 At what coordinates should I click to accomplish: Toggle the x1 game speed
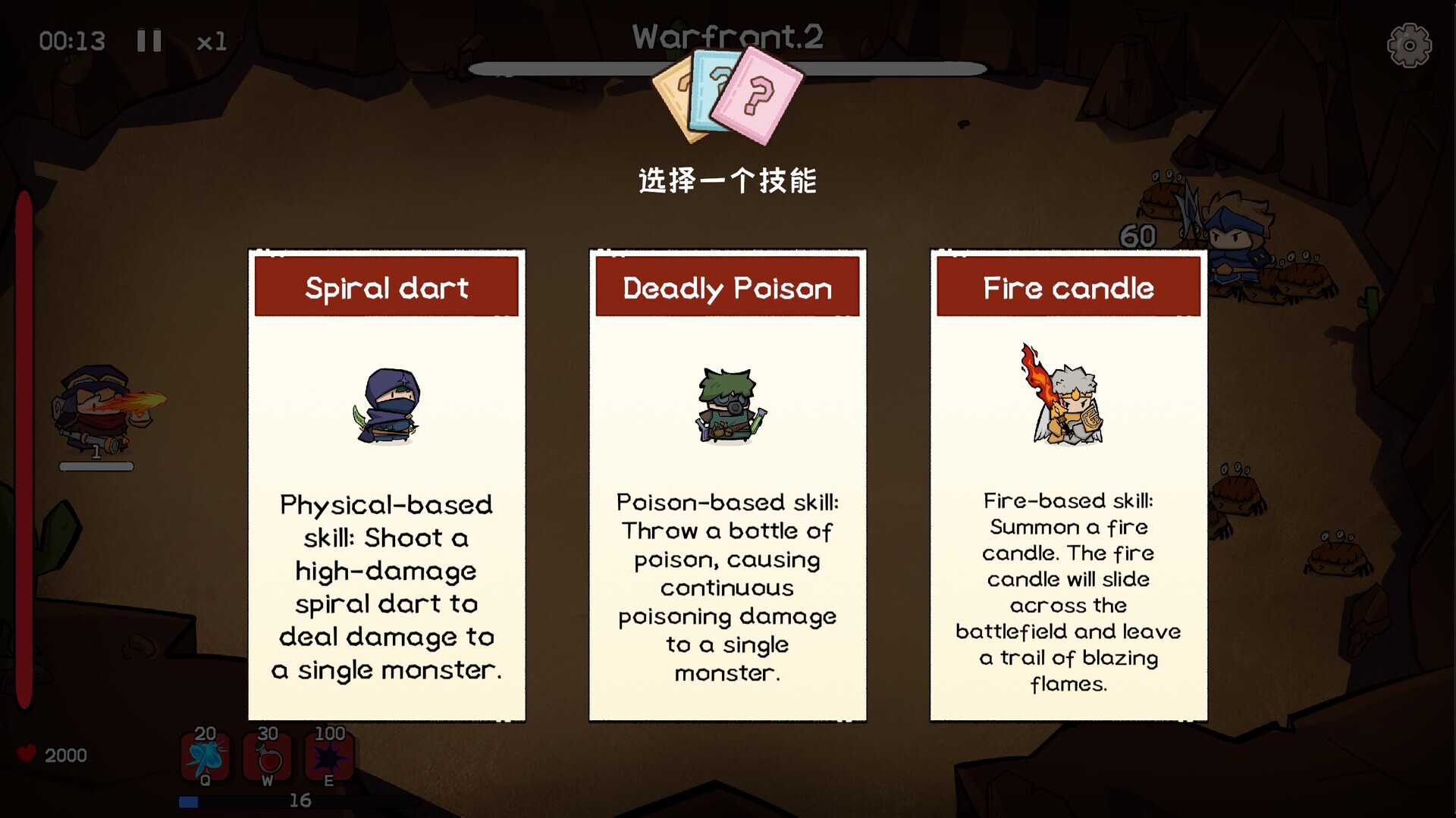[x=210, y=42]
